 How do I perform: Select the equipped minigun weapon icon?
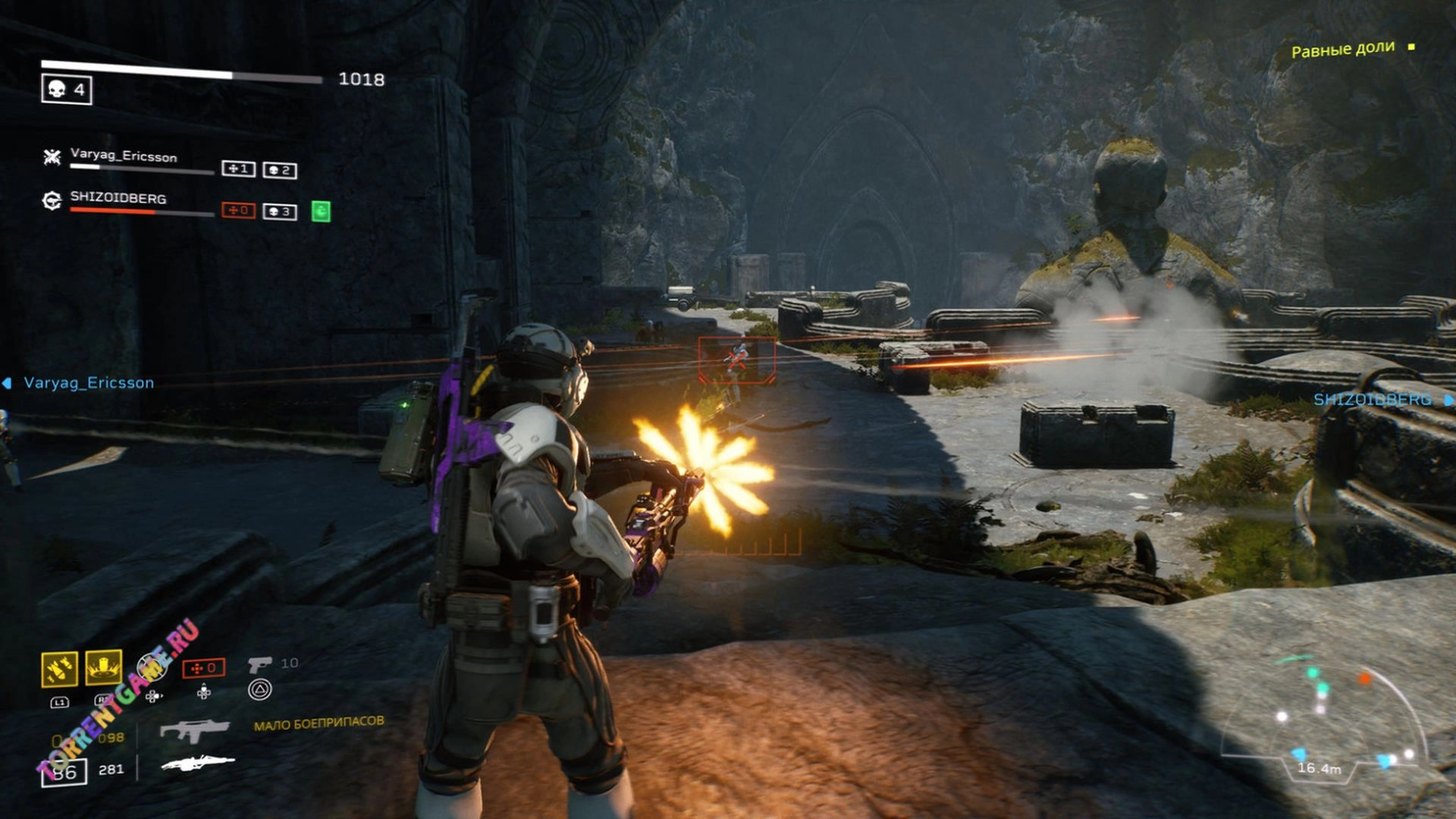(198, 763)
